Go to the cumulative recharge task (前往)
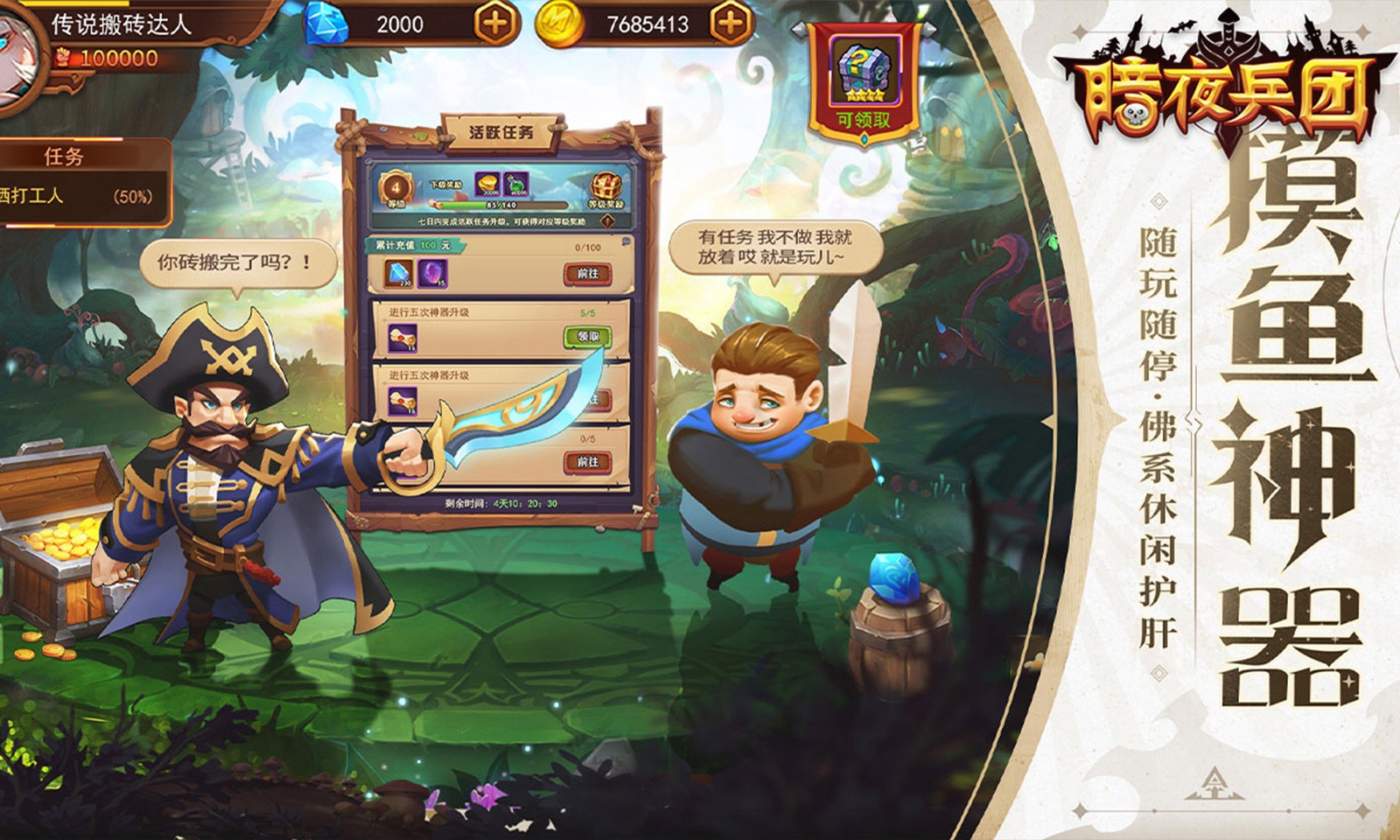Screen dimensions: 1400x840 coord(587,274)
